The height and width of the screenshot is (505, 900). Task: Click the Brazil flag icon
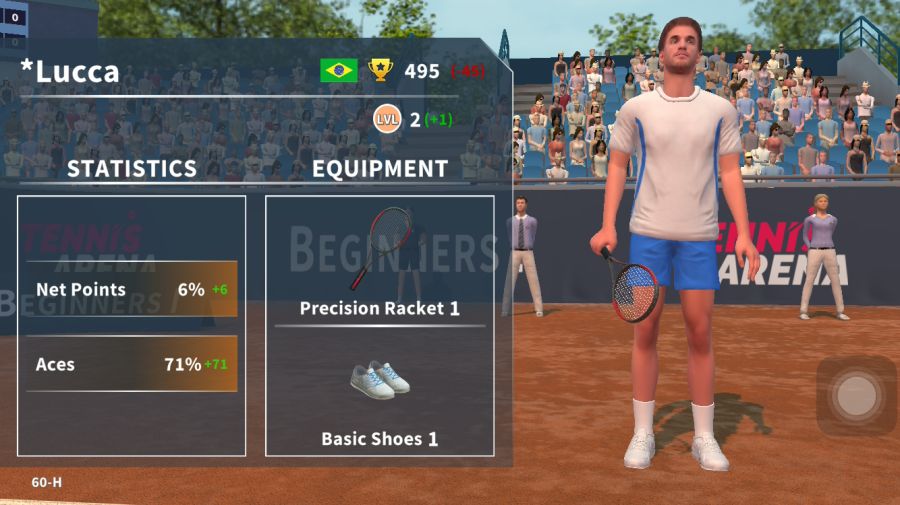339,70
